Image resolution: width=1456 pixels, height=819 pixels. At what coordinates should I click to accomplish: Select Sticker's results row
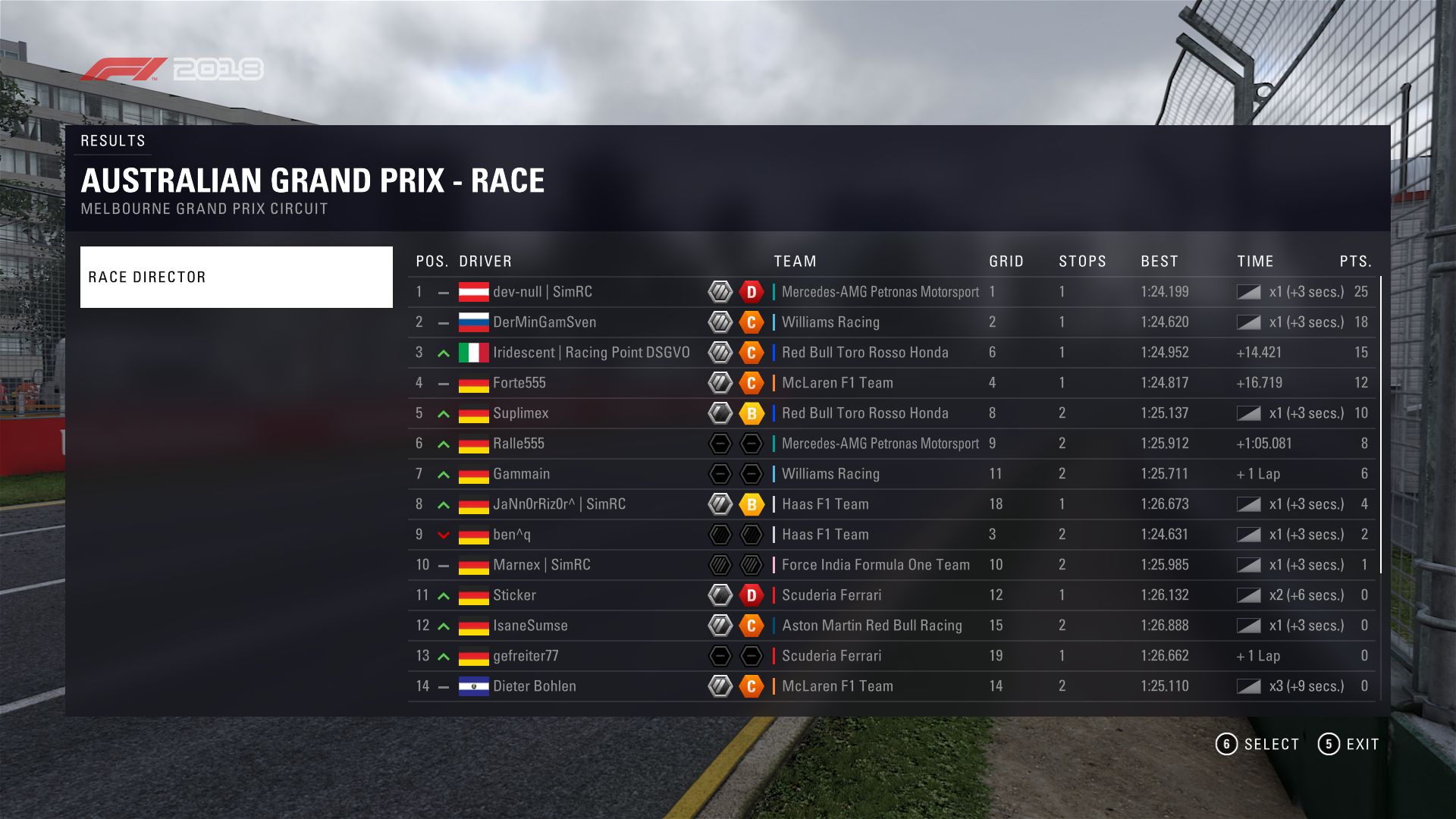[x=515, y=595]
